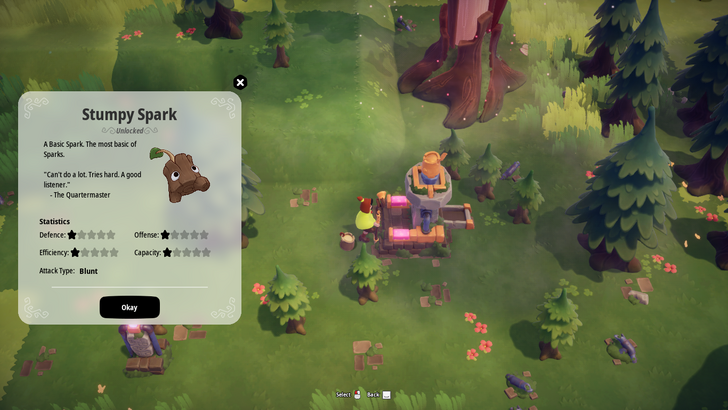Close the Stumpy Spark info panel

(240, 83)
